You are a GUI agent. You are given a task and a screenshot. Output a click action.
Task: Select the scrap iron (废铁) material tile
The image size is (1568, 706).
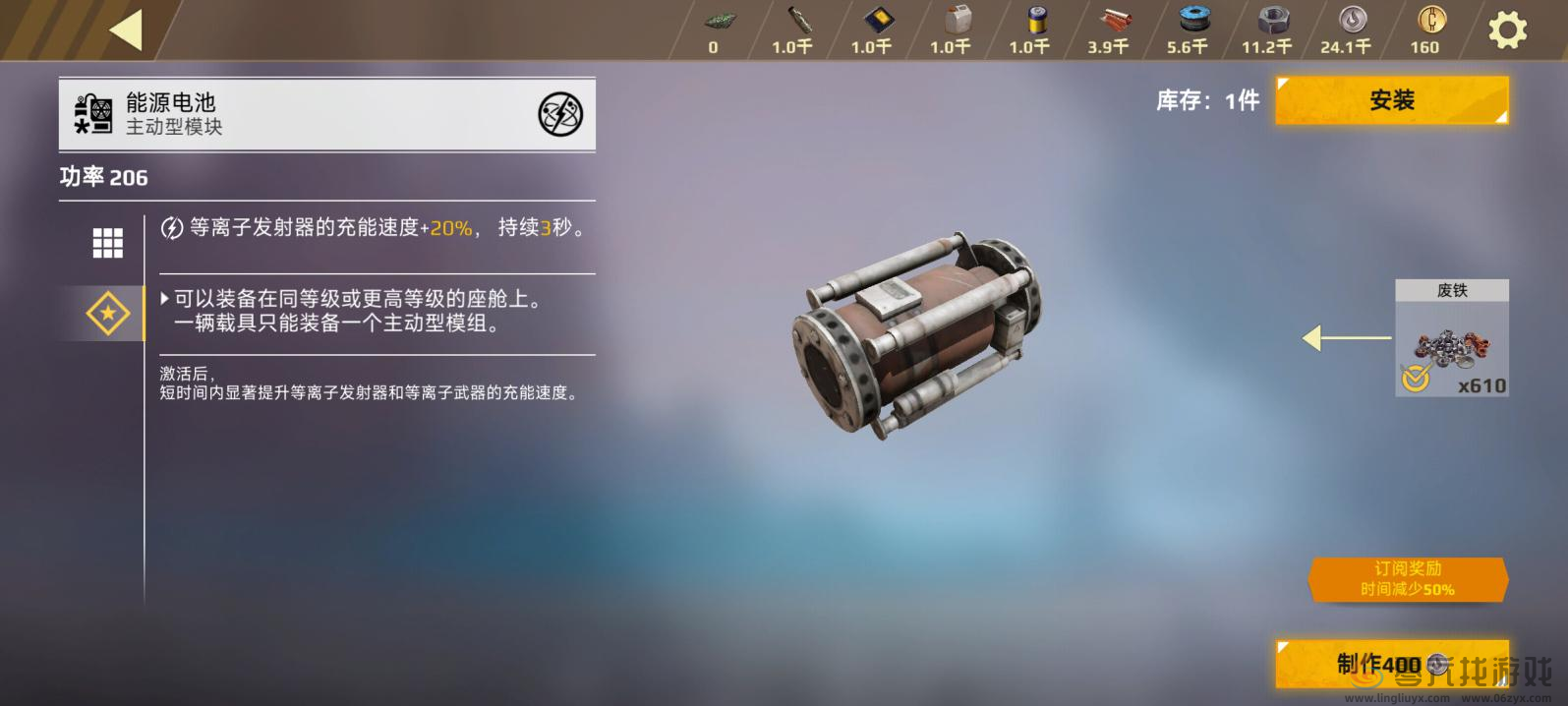pos(1451,339)
